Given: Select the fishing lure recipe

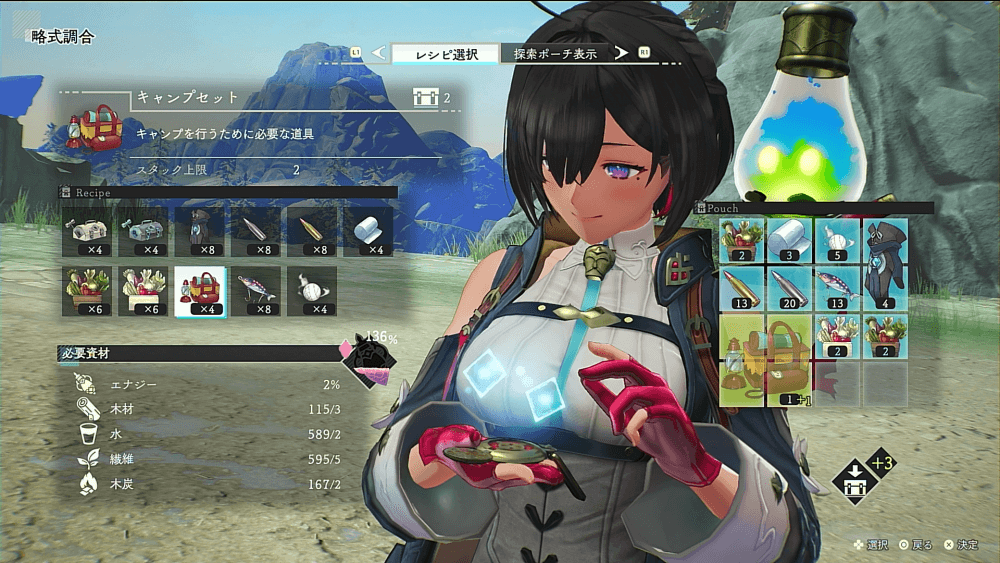Looking at the screenshot, I should [x=256, y=291].
